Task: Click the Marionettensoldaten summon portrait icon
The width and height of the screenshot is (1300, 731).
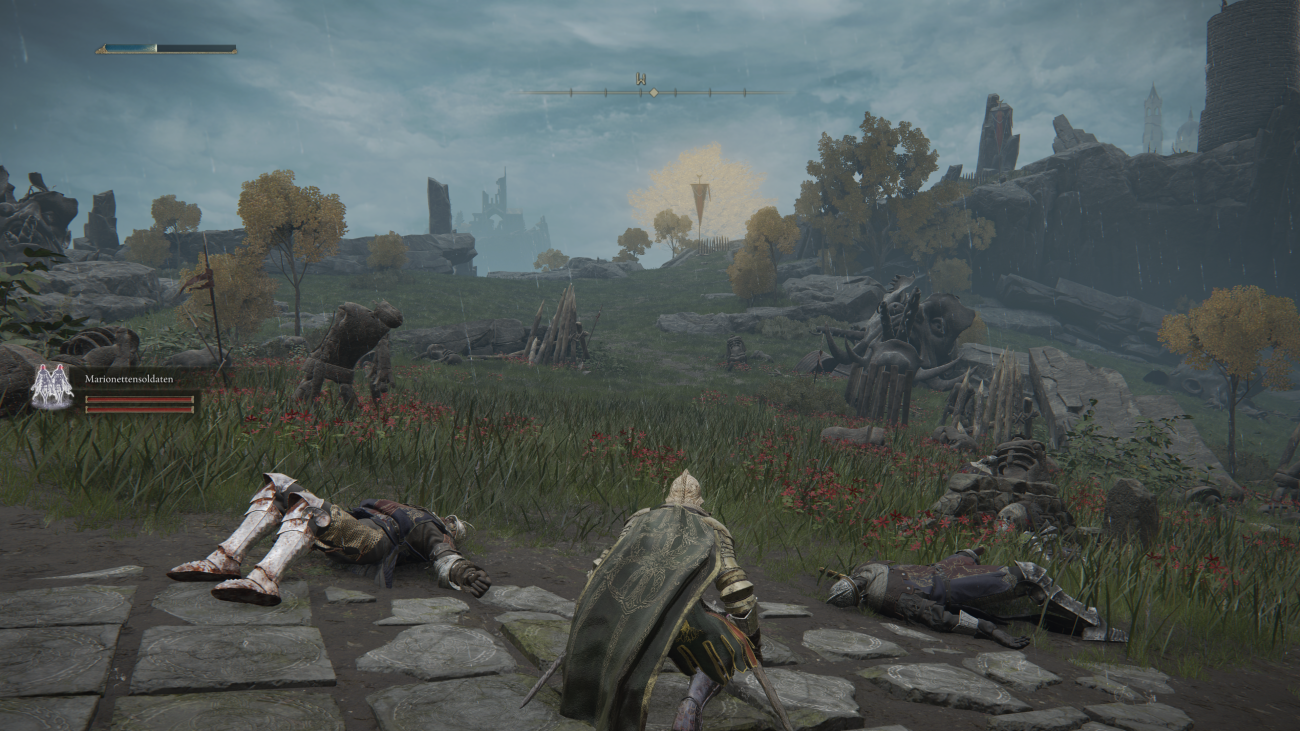Action: click(51, 387)
